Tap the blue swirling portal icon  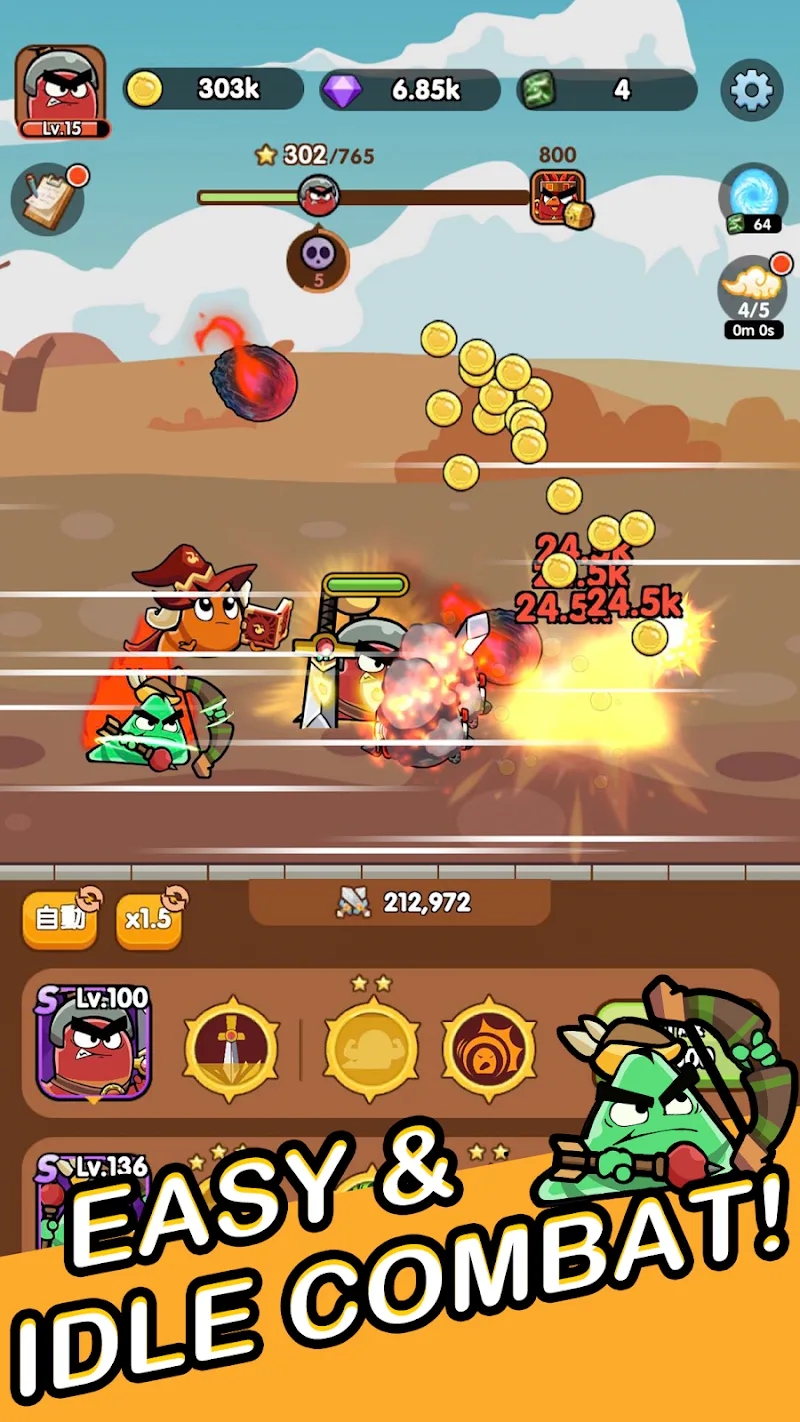(752, 195)
